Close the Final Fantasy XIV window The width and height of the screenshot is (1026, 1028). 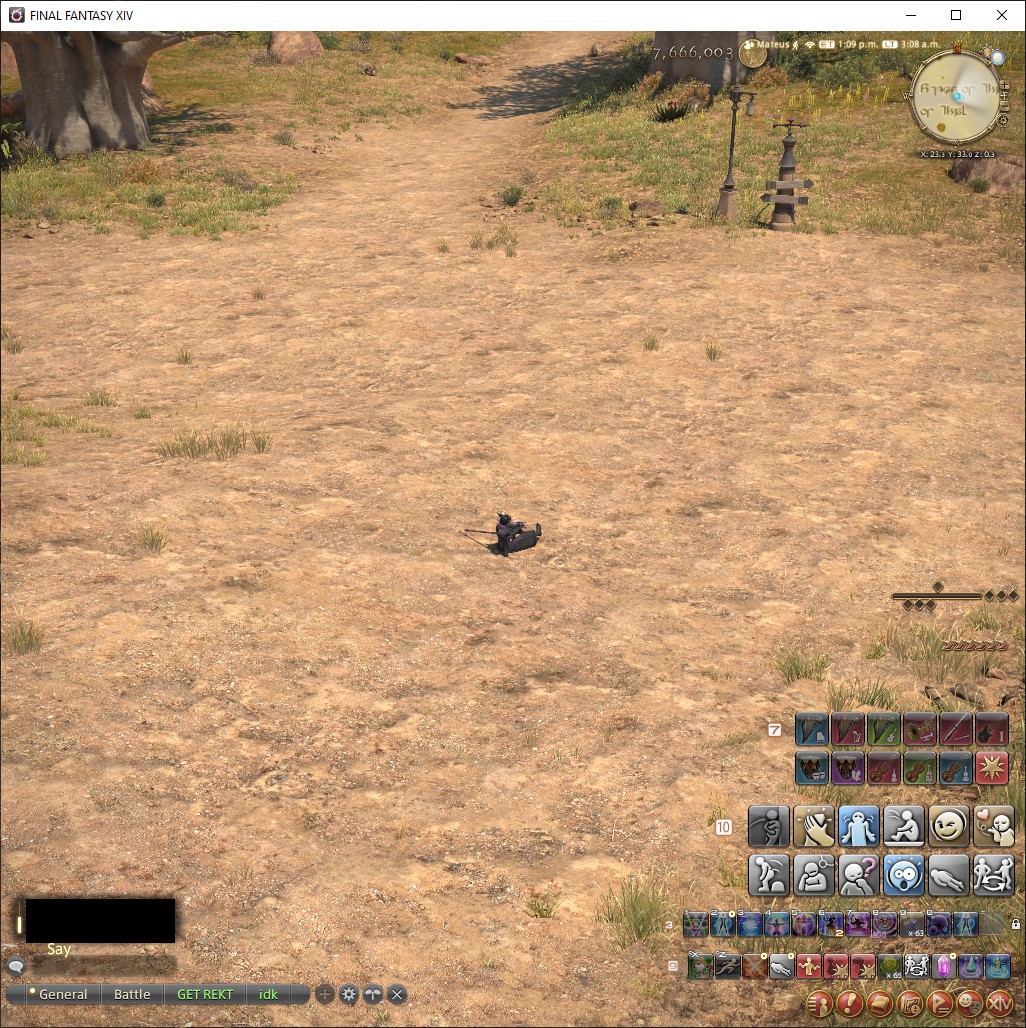point(1002,15)
